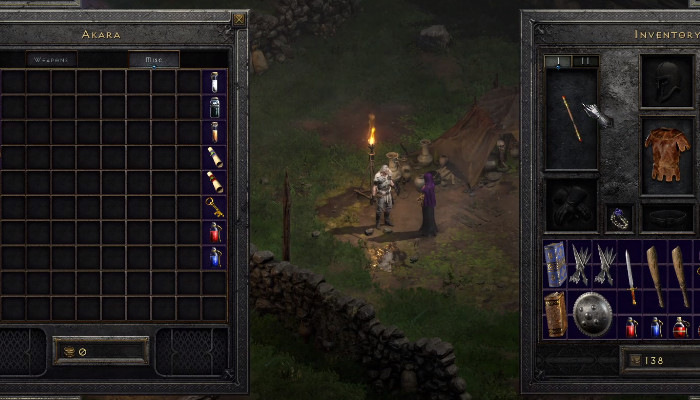Viewport: 700px width, 400px height.
Task: Select the round buckler in inventory
Action: pos(592,314)
